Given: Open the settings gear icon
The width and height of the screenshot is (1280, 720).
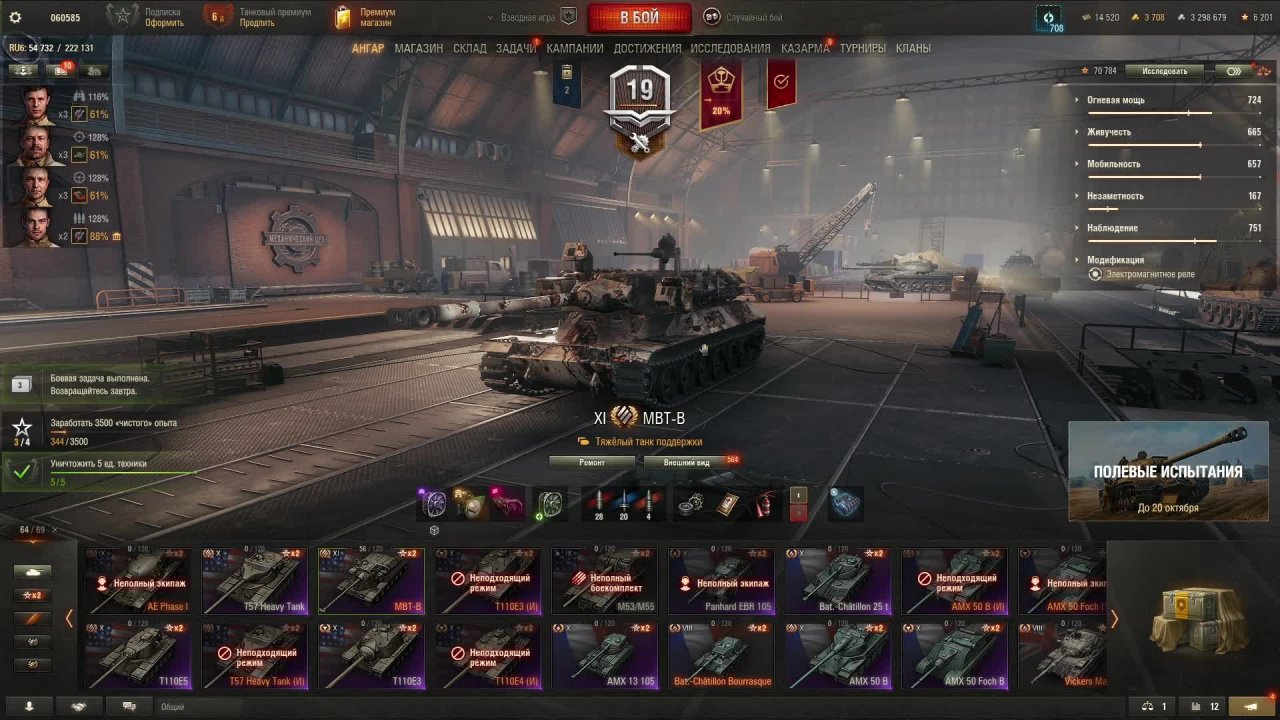Looking at the screenshot, I should [x=15, y=17].
